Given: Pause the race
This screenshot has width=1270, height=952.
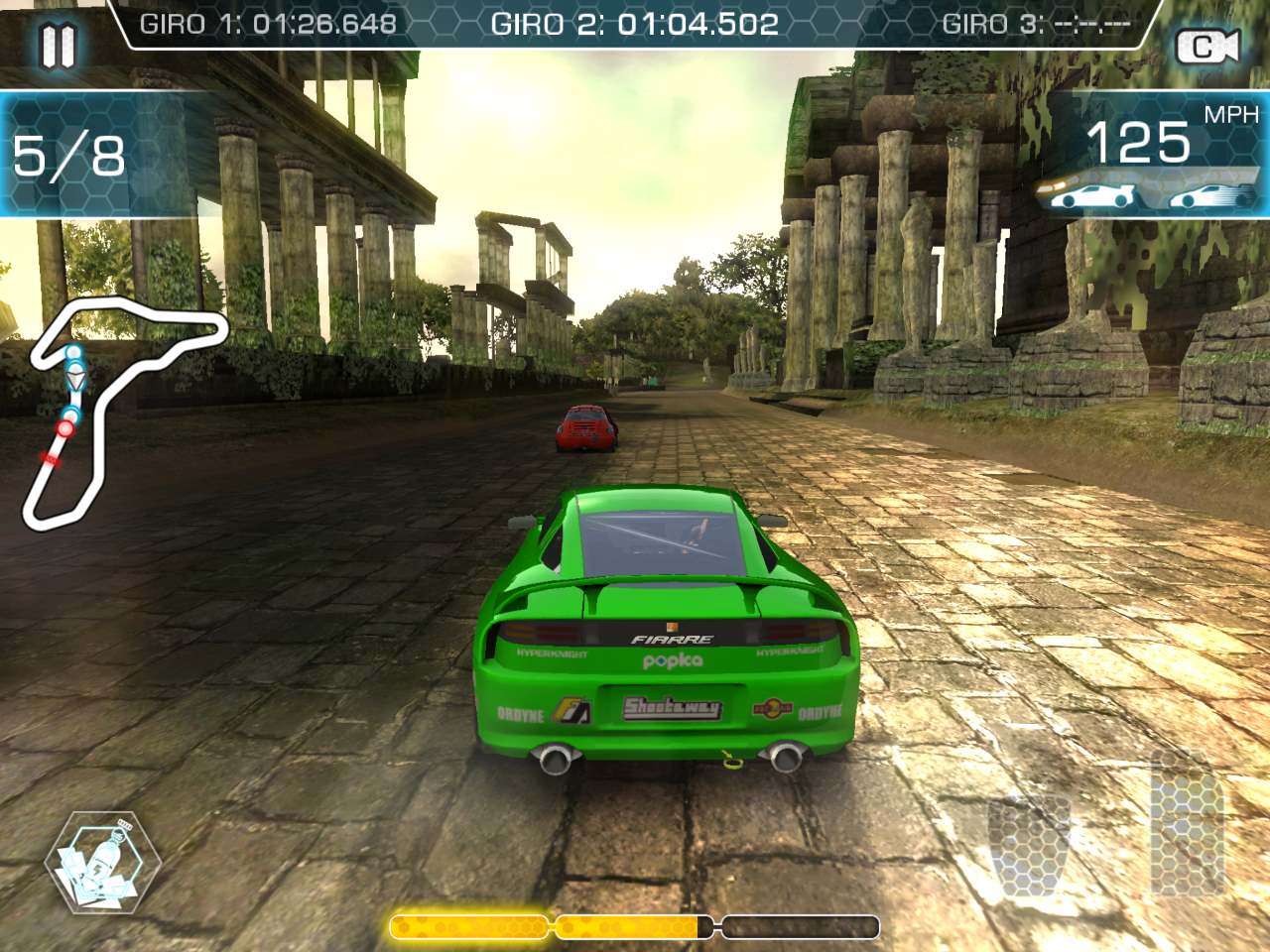Looking at the screenshot, I should tap(58, 45).
